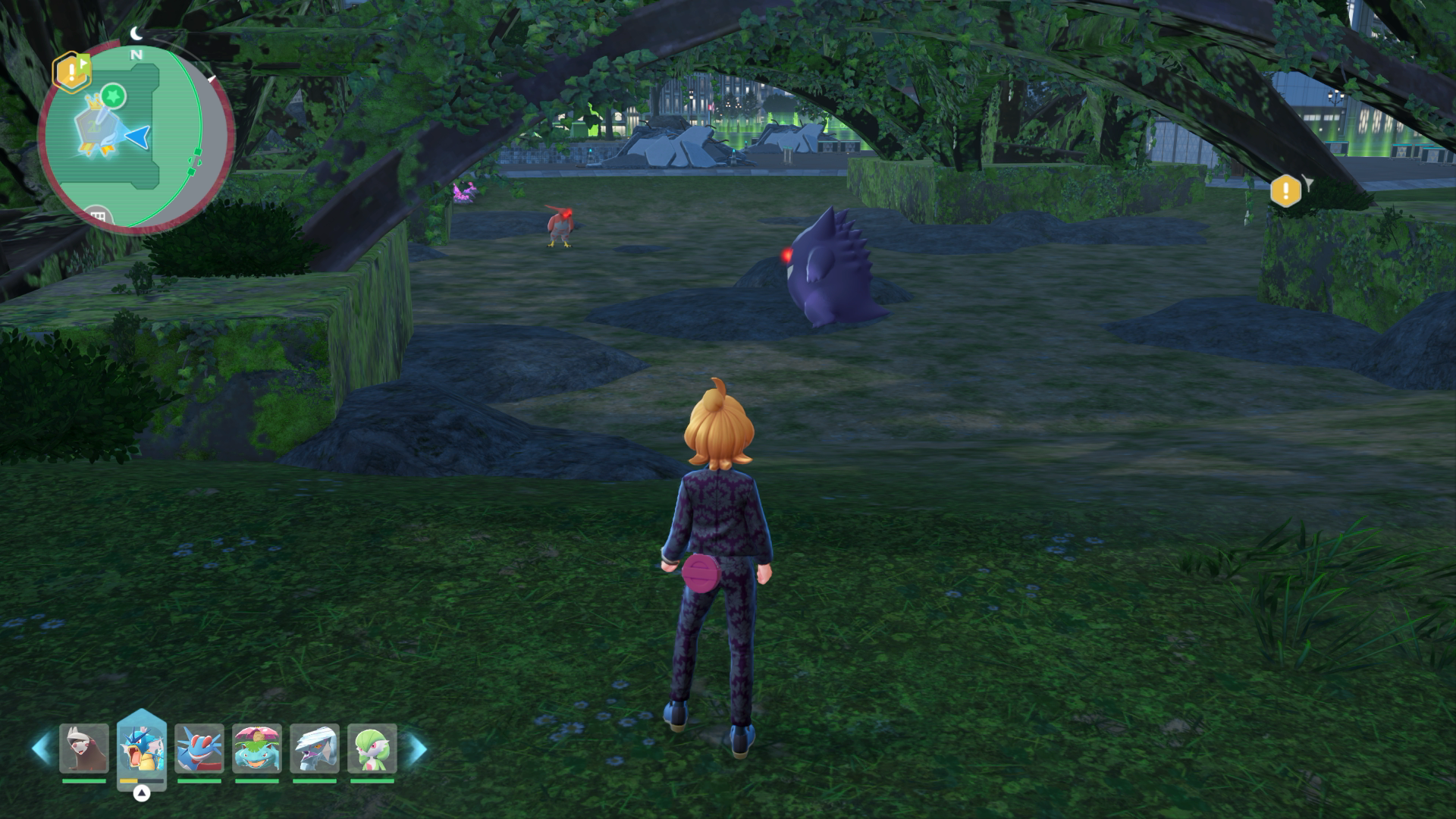Switch to Feraligatr in the party bar
This screenshot has width=1456, height=819.
tap(199, 748)
